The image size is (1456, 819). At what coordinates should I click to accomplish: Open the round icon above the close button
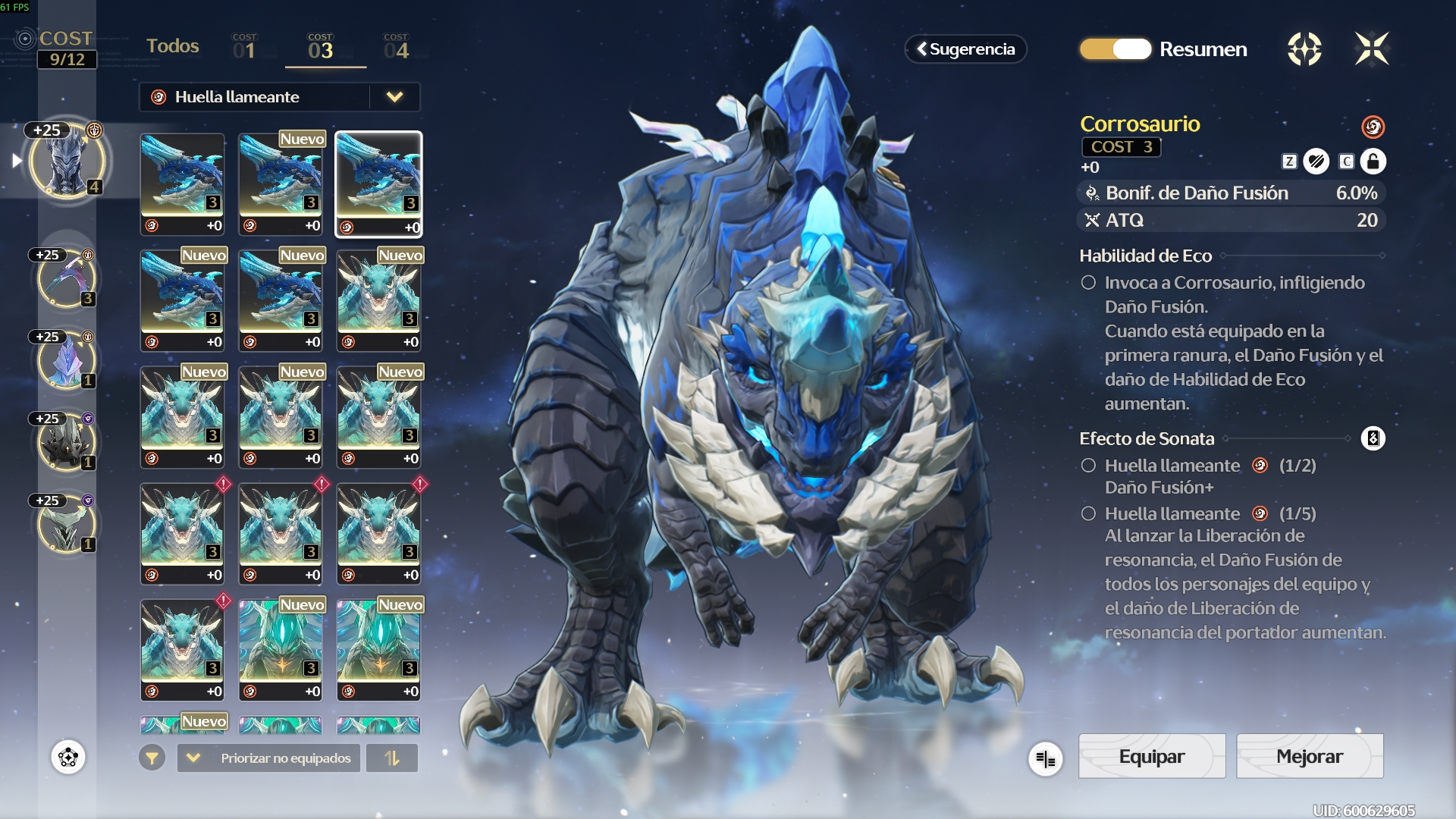(x=1304, y=49)
